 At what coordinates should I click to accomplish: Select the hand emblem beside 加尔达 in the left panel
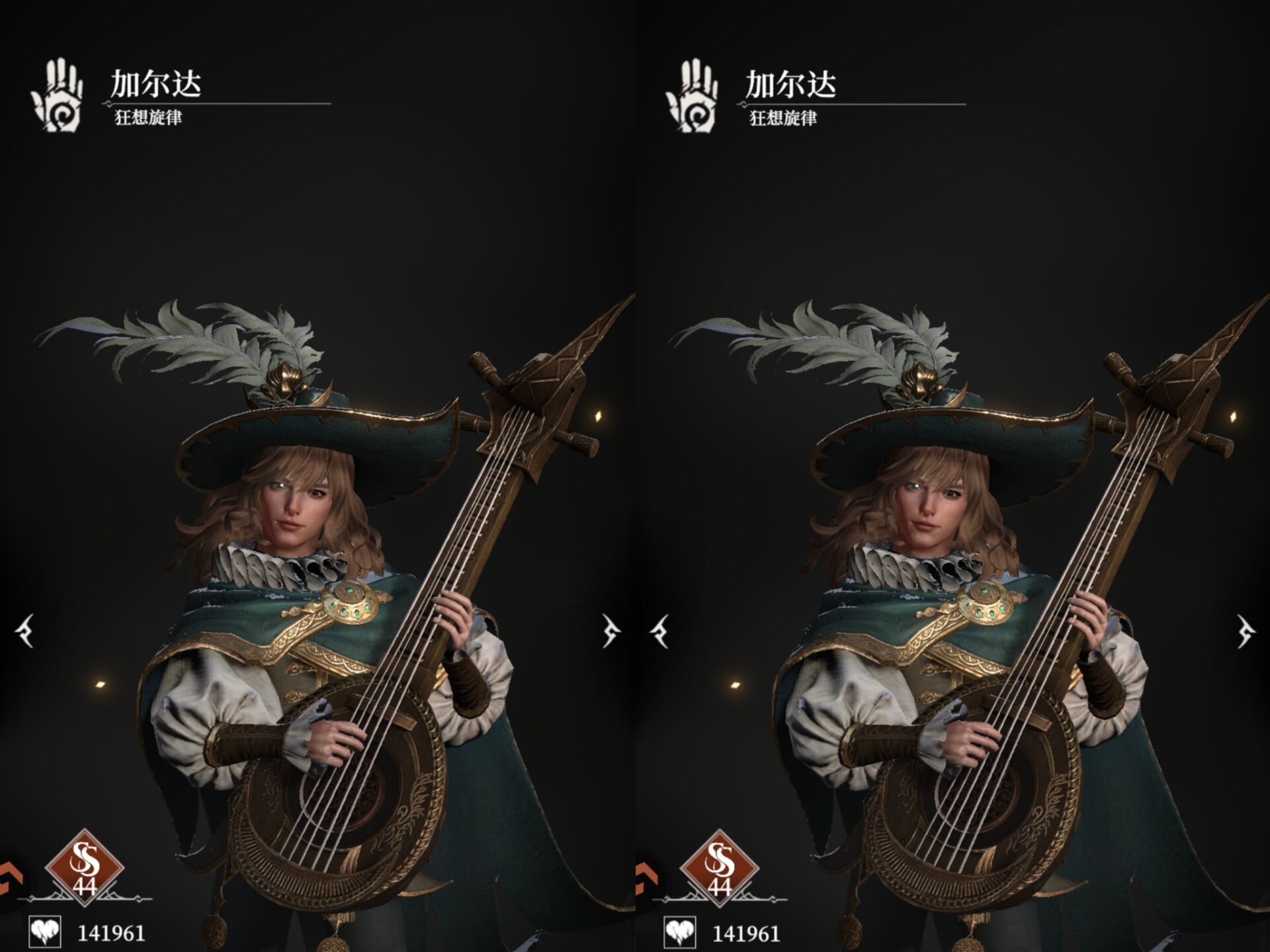tap(58, 95)
